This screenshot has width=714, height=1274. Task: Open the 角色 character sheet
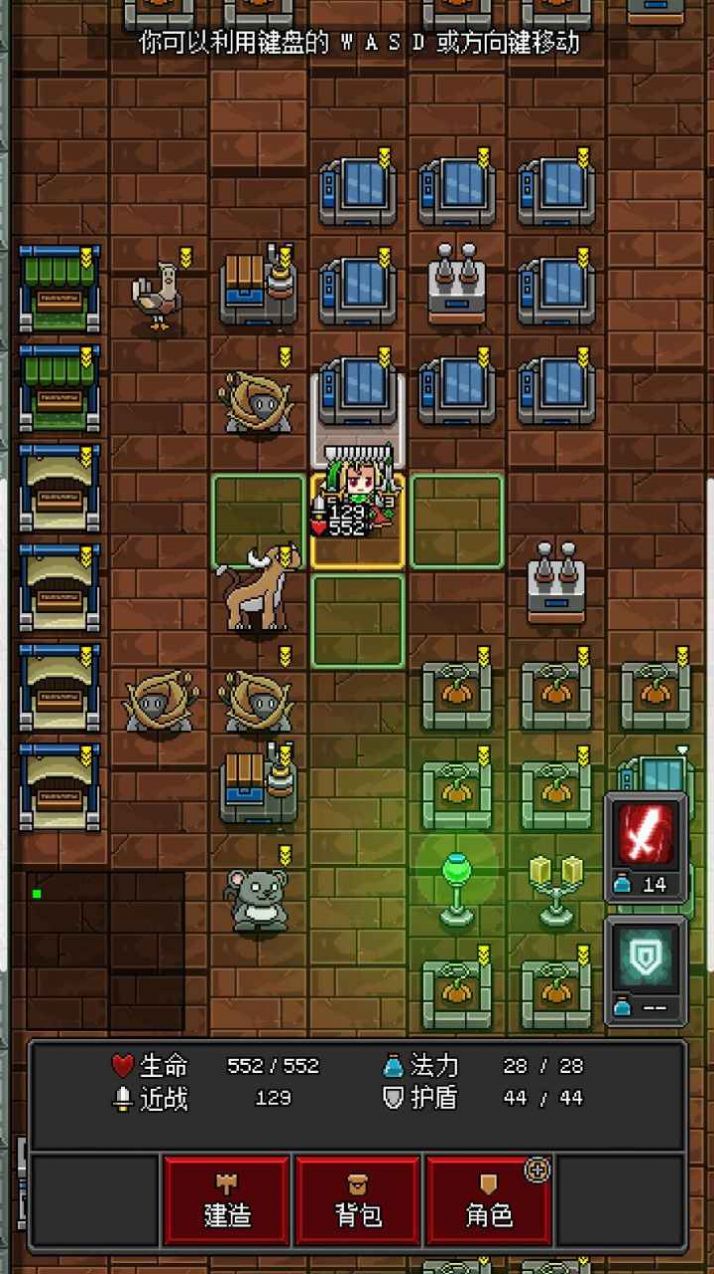[489, 1201]
